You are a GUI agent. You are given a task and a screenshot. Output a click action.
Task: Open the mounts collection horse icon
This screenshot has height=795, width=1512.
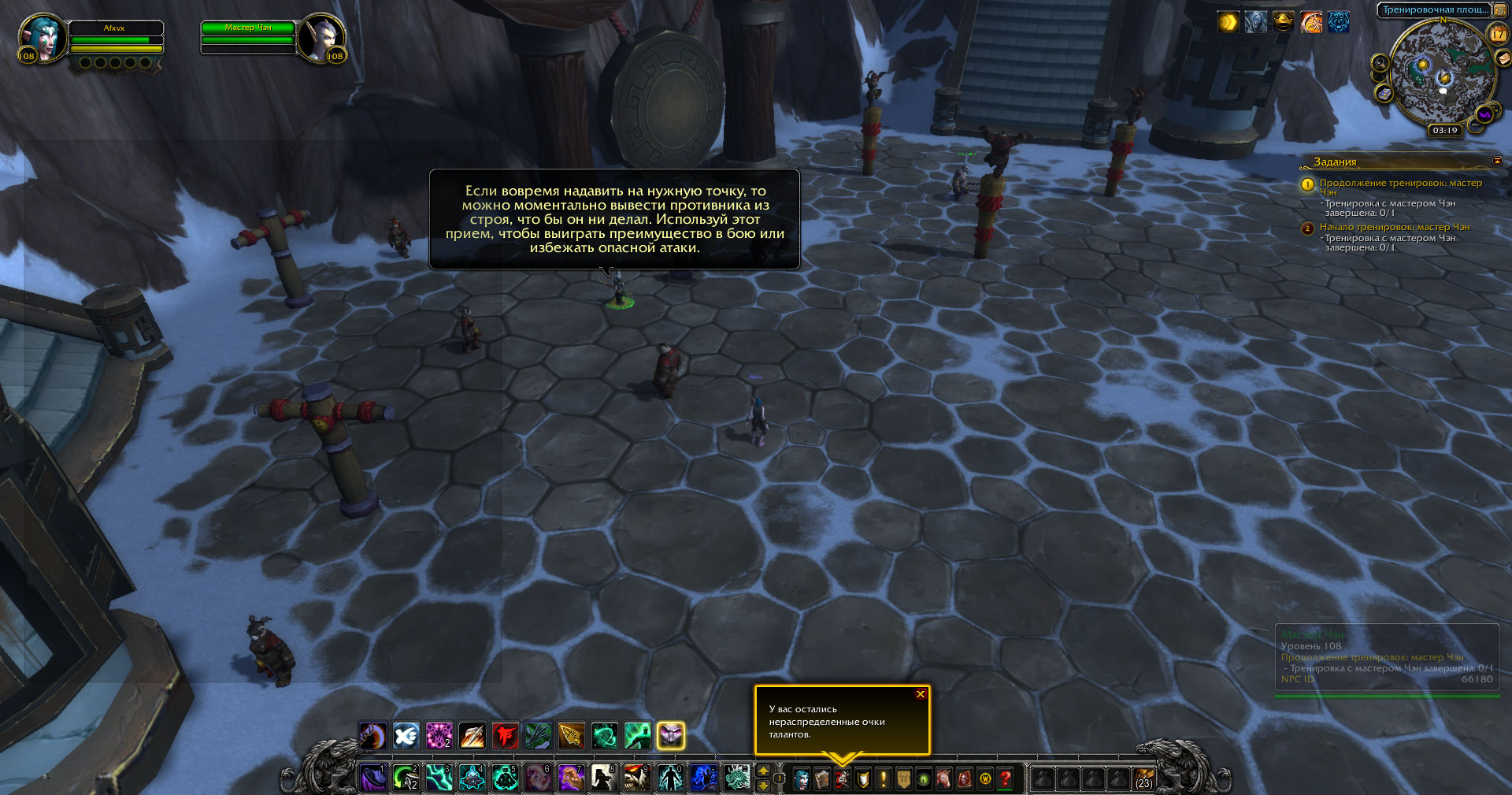pyautogui.click(x=943, y=779)
